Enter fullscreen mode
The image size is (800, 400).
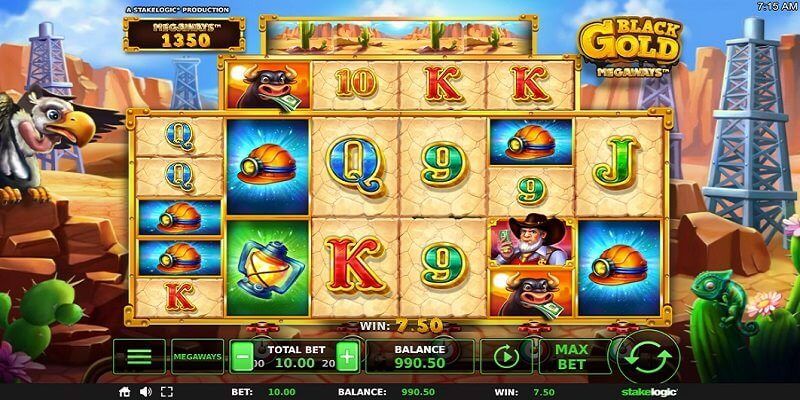[164, 391]
